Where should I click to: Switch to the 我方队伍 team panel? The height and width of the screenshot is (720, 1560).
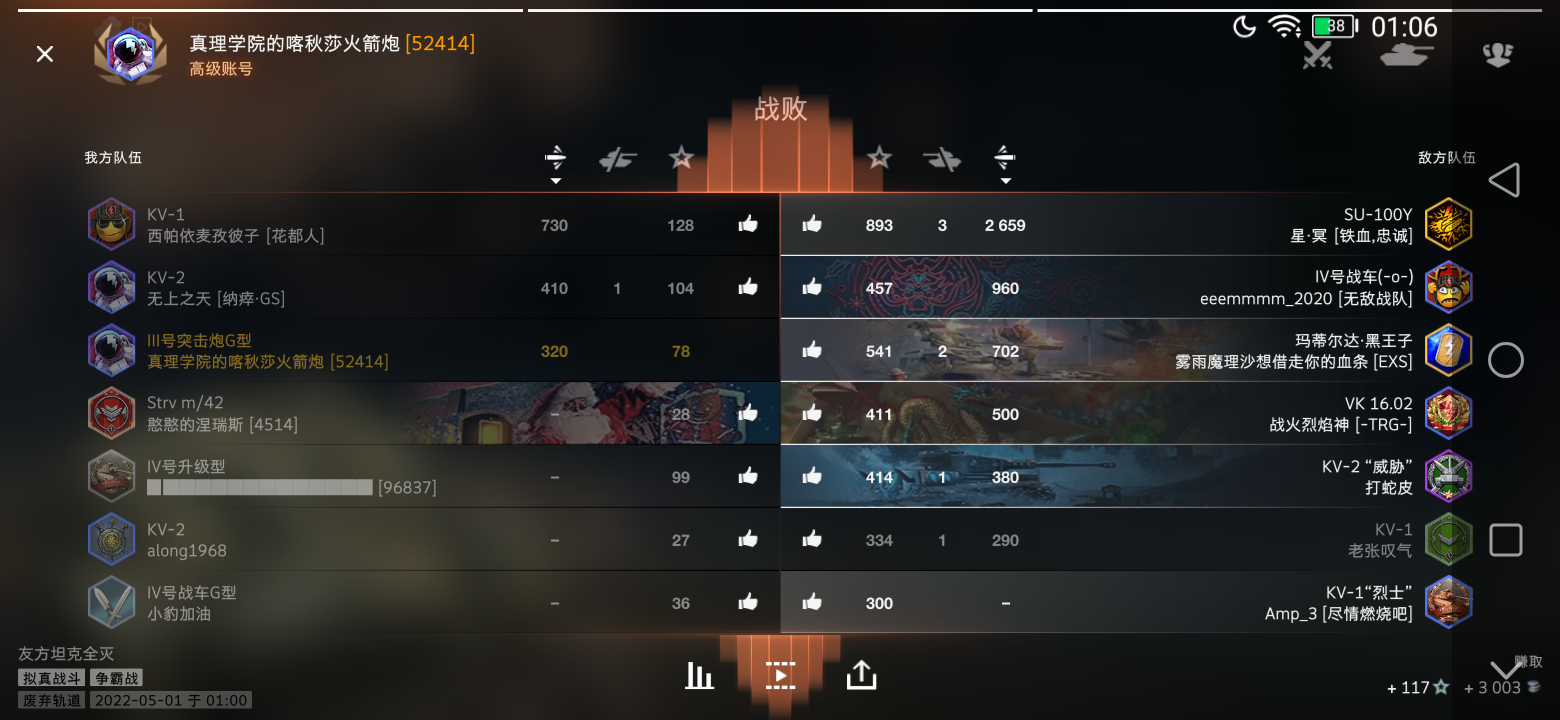(113, 157)
